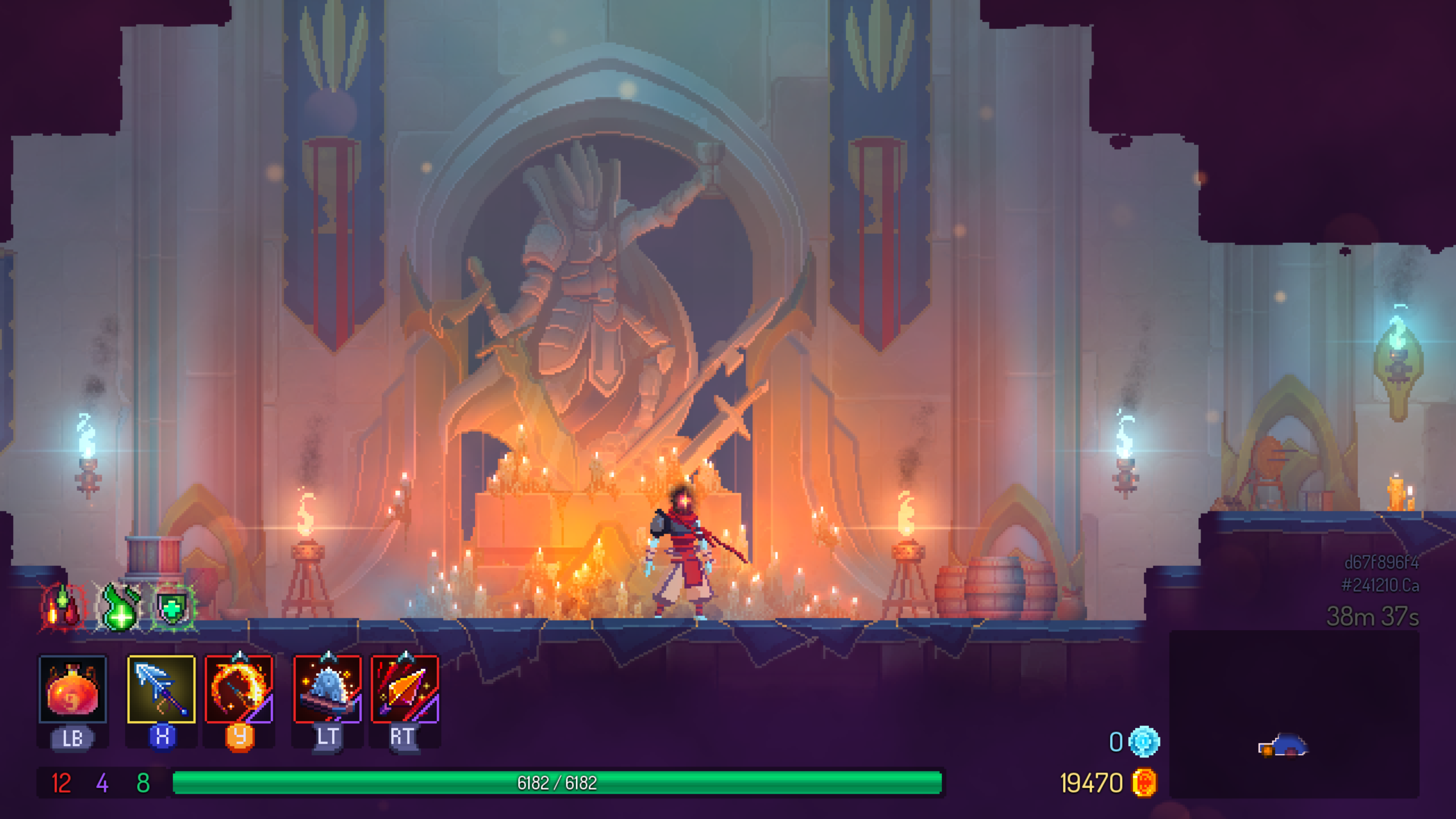Click the green shield-cross mutation icon
Screen dimensions: 1456x819
click(173, 607)
